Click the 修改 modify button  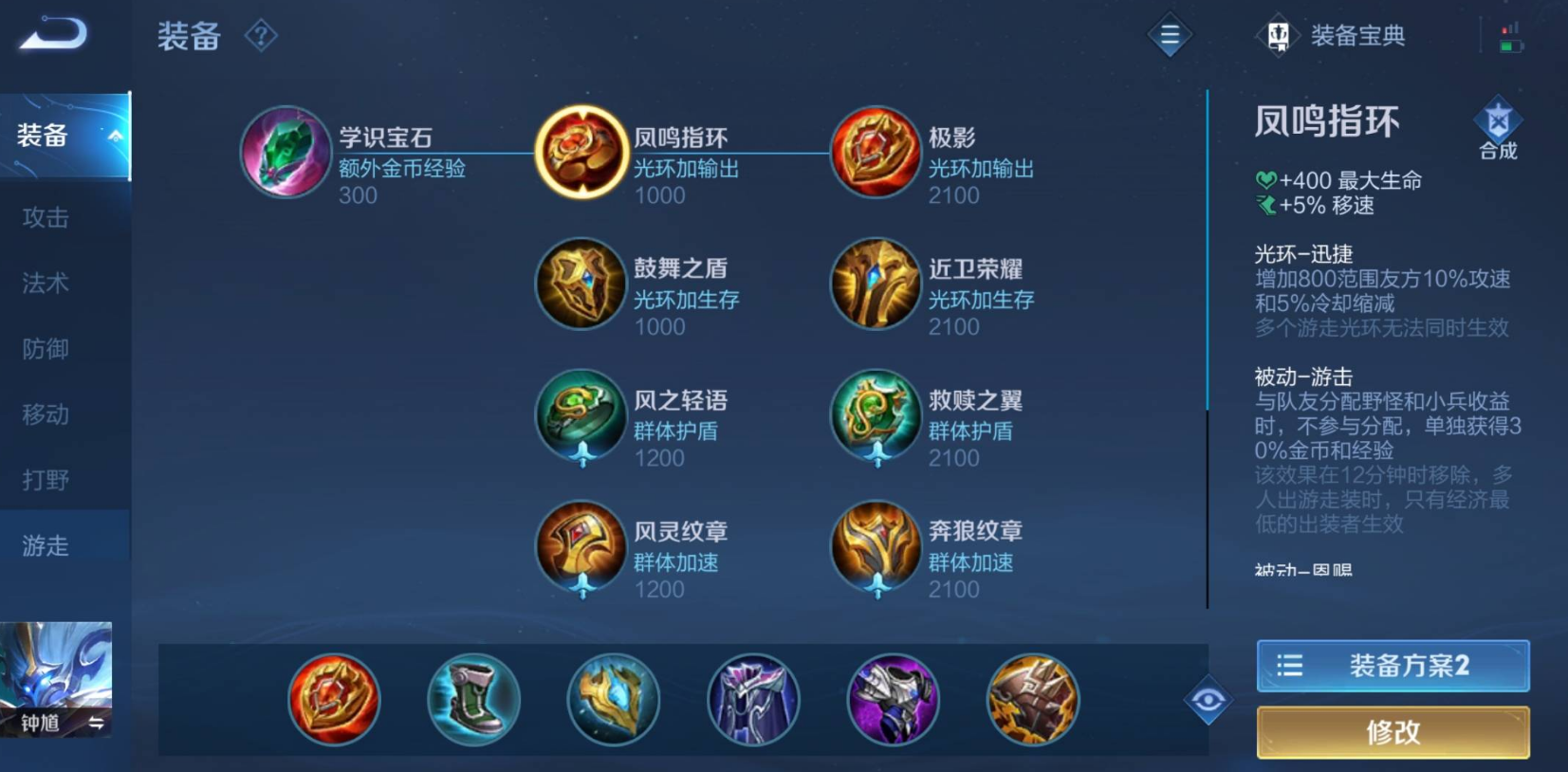(1392, 732)
